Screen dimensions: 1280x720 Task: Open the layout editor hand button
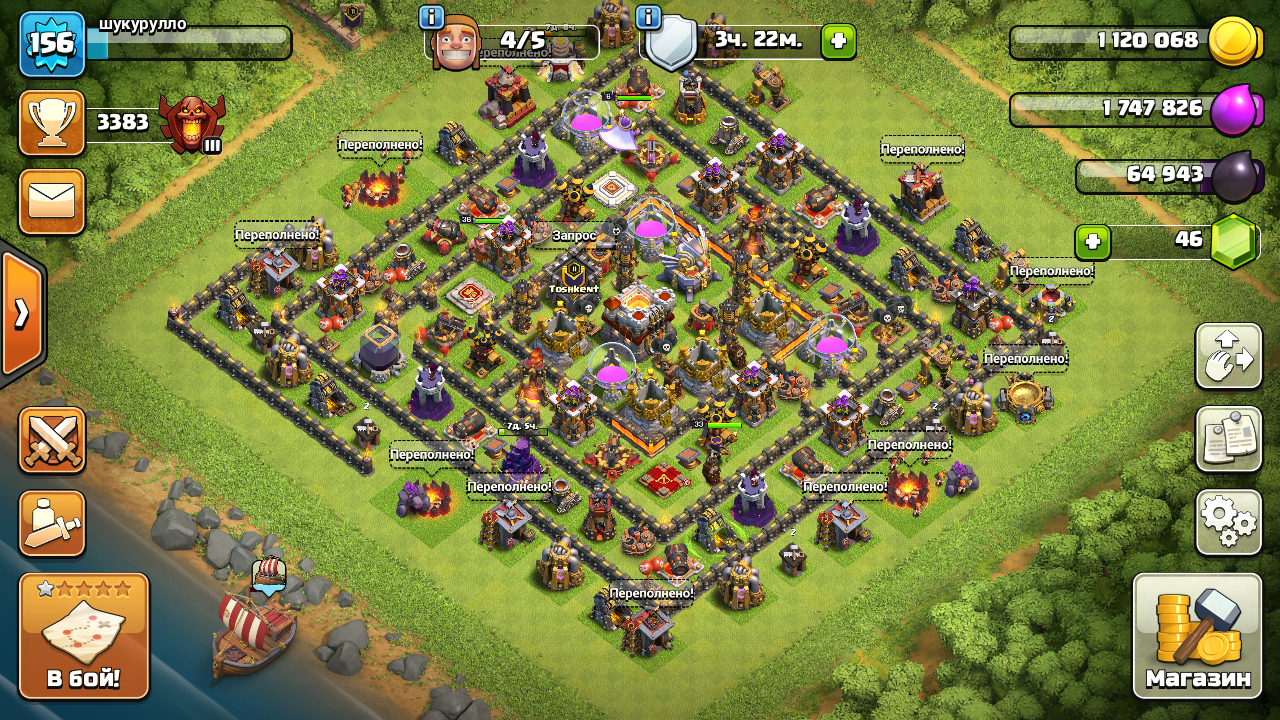point(1228,356)
